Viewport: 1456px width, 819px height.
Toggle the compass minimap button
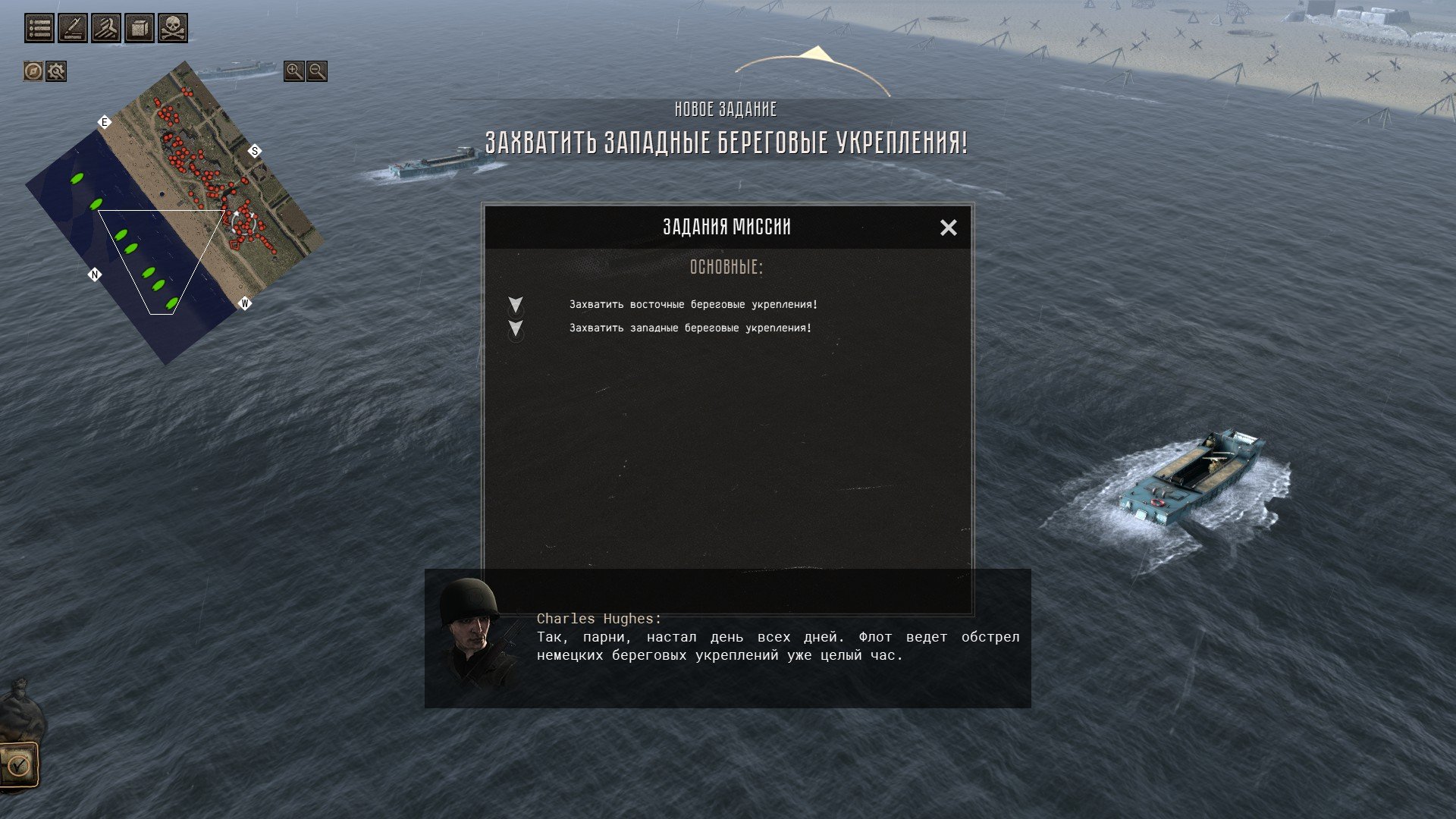pyautogui.click(x=33, y=71)
